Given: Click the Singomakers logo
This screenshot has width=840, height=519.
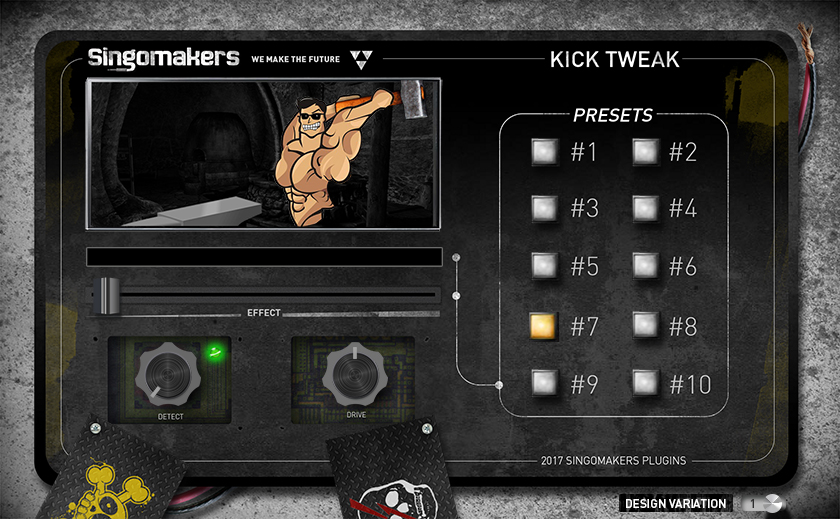Looking at the screenshot, I should coord(163,57).
